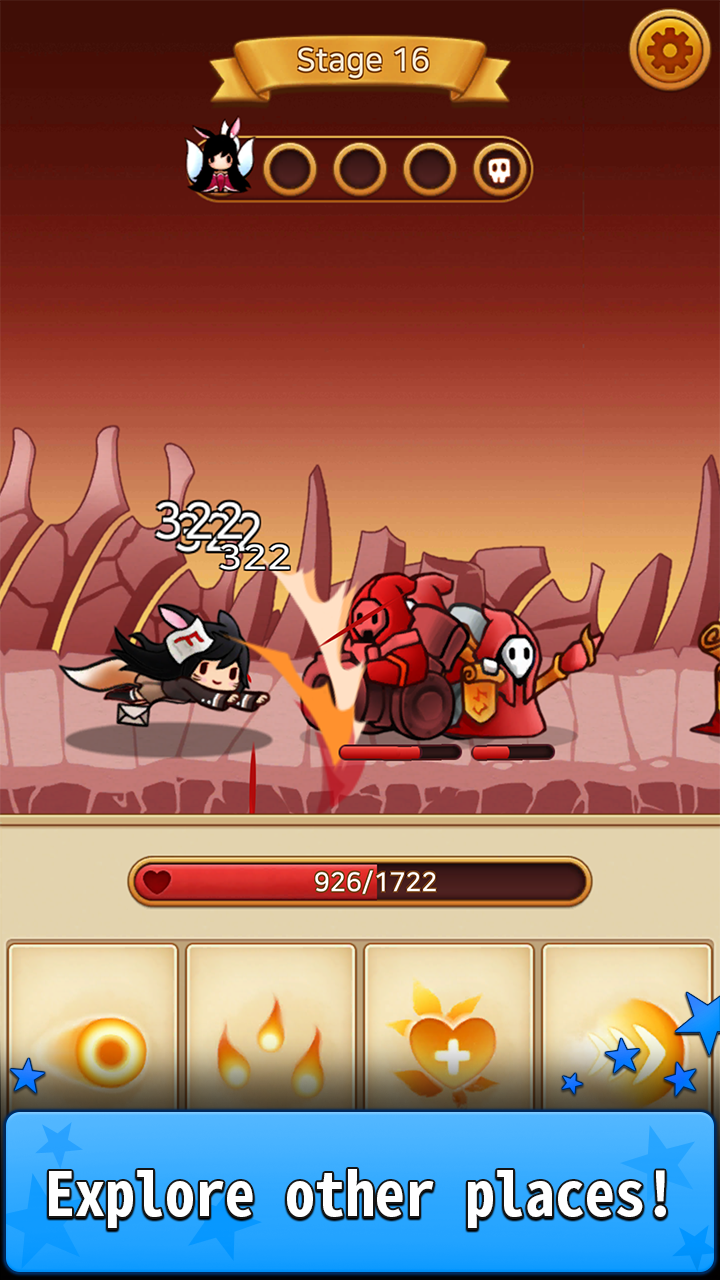Trigger the heart healing skill
Screen dimensions: 720x1280
pyautogui.click(x=449, y=1030)
